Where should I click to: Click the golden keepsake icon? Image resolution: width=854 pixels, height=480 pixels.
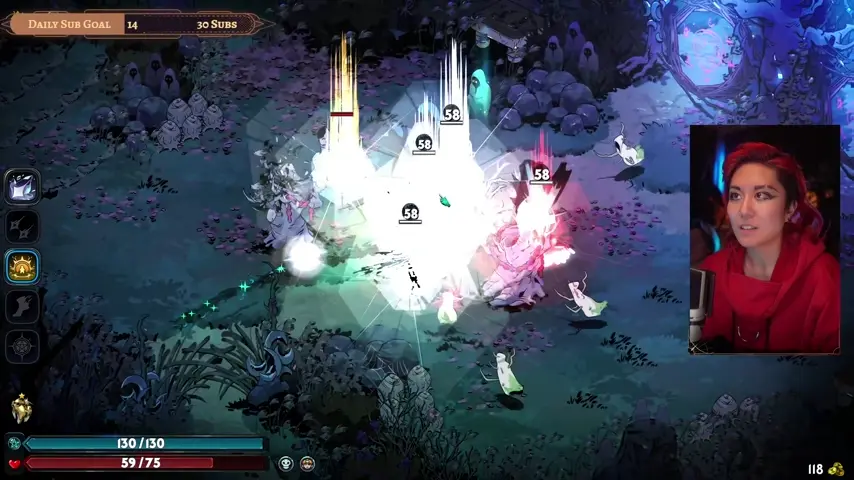click(x=21, y=408)
